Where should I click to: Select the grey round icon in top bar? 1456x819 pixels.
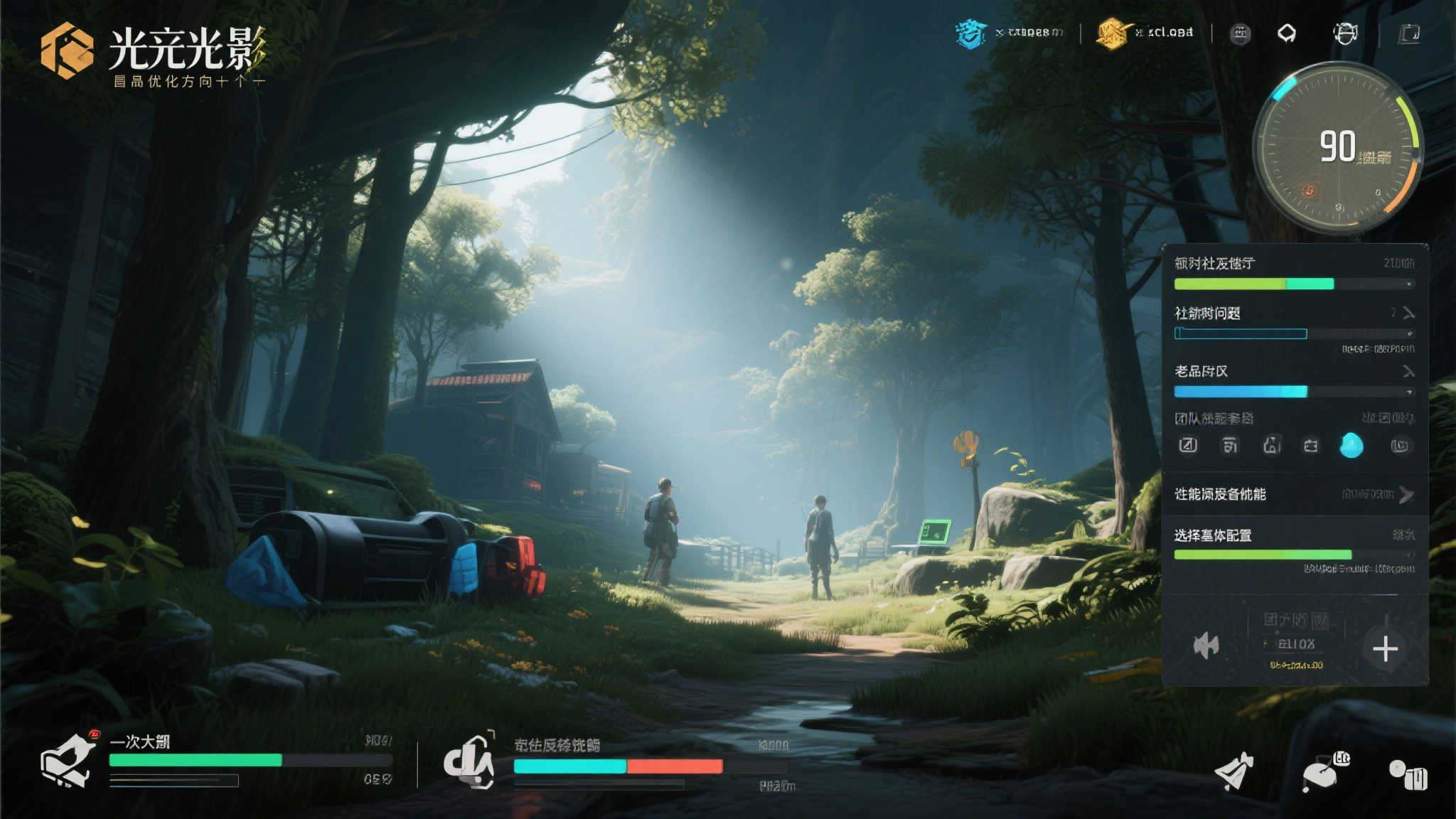(1241, 33)
